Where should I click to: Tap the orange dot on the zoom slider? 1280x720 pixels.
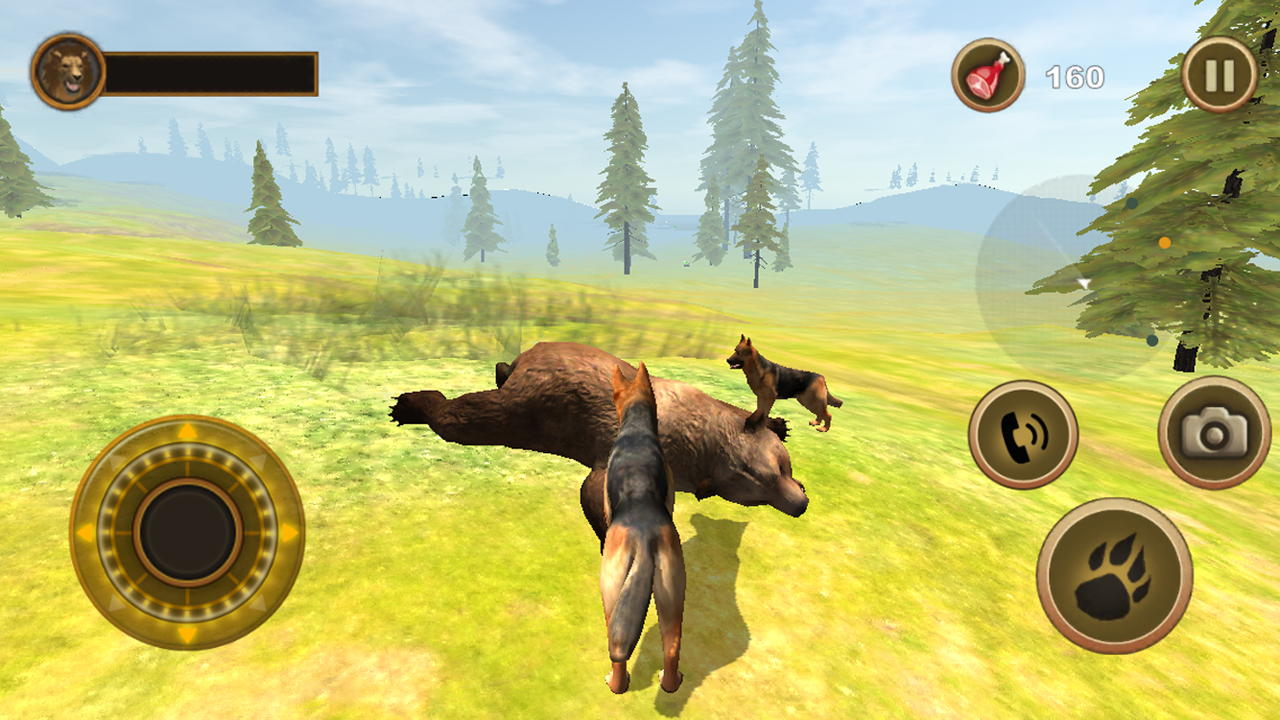(x=1164, y=243)
